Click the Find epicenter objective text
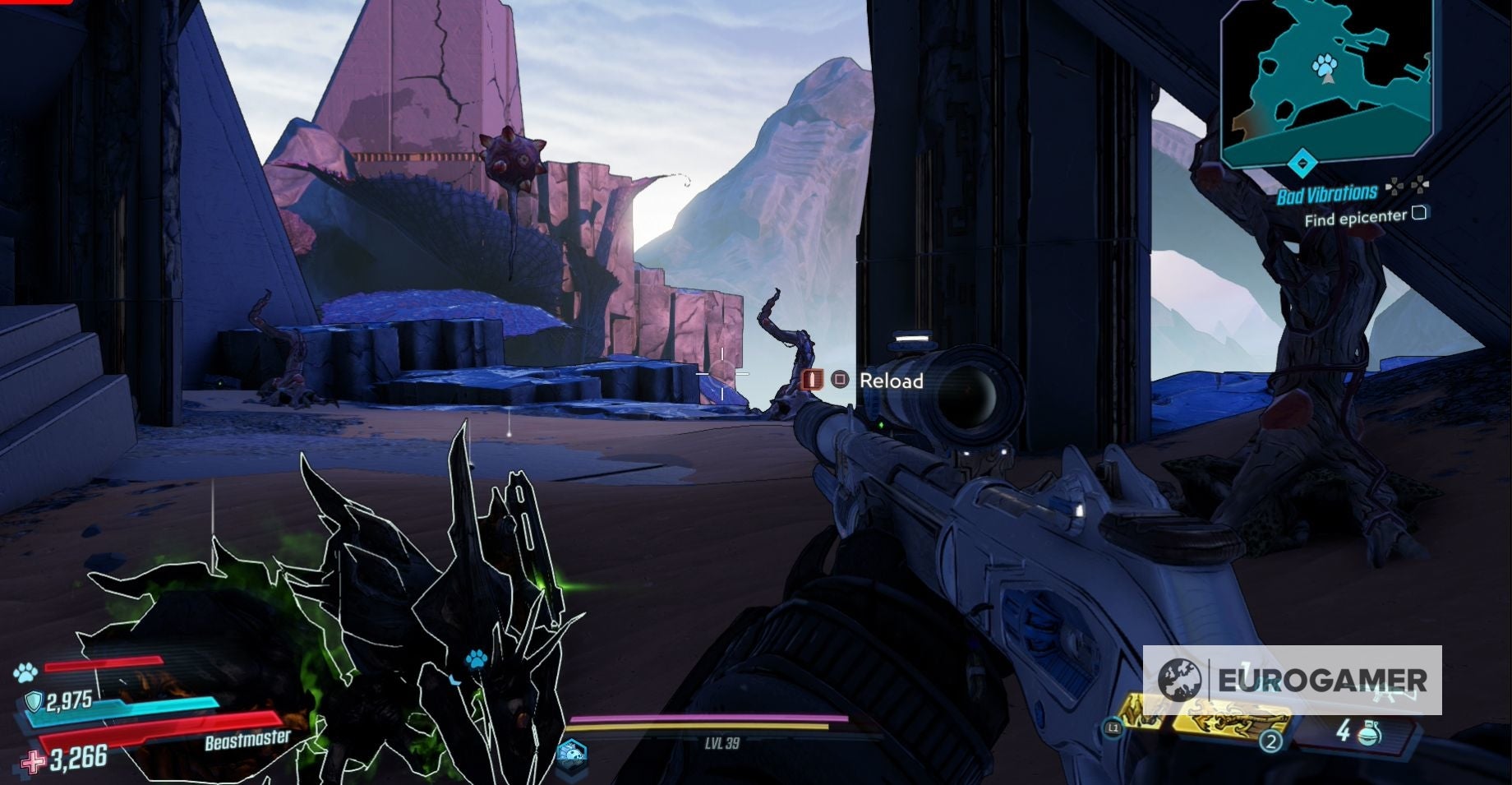The height and width of the screenshot is (785, 1512). pos(1355,217)
